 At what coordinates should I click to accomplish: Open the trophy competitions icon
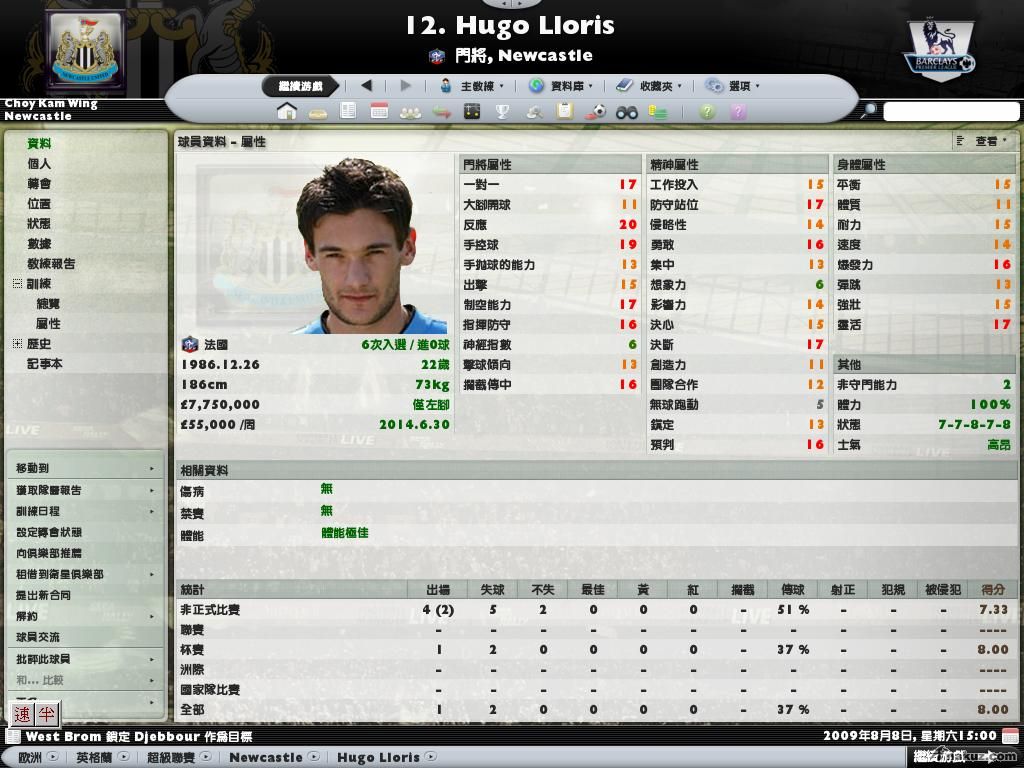pyautogui.click(x=503, y=111)
